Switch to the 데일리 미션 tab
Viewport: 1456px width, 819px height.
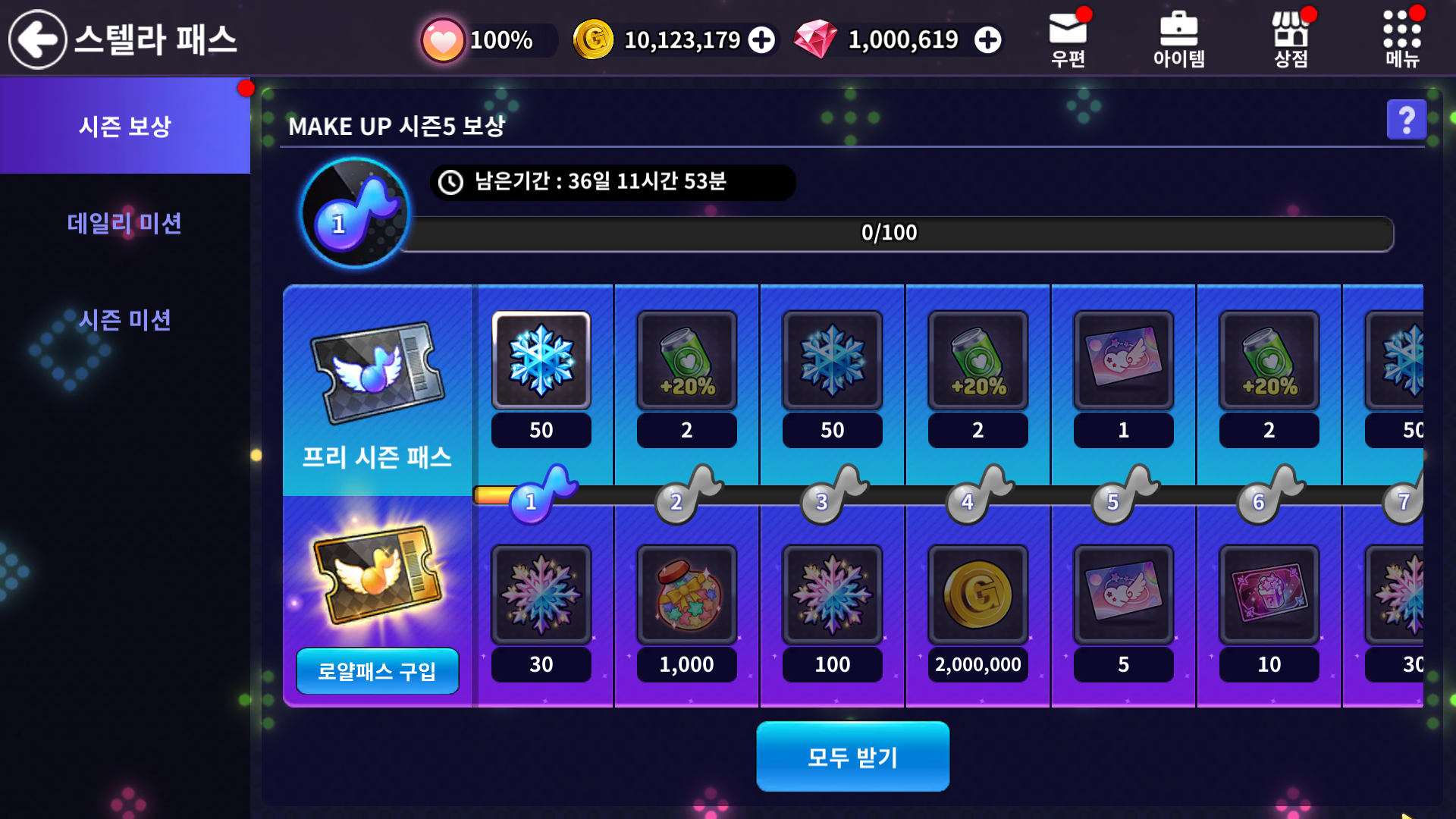125,223
